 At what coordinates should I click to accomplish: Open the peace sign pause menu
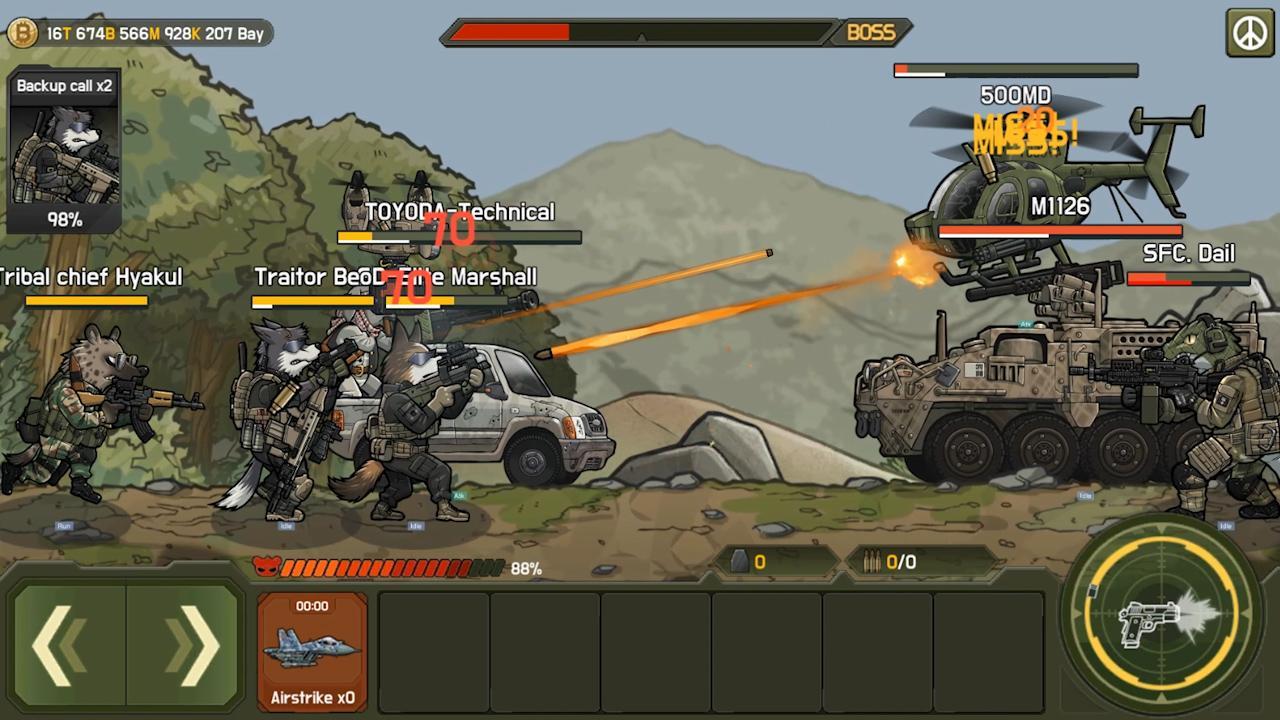click(1251, 30)
